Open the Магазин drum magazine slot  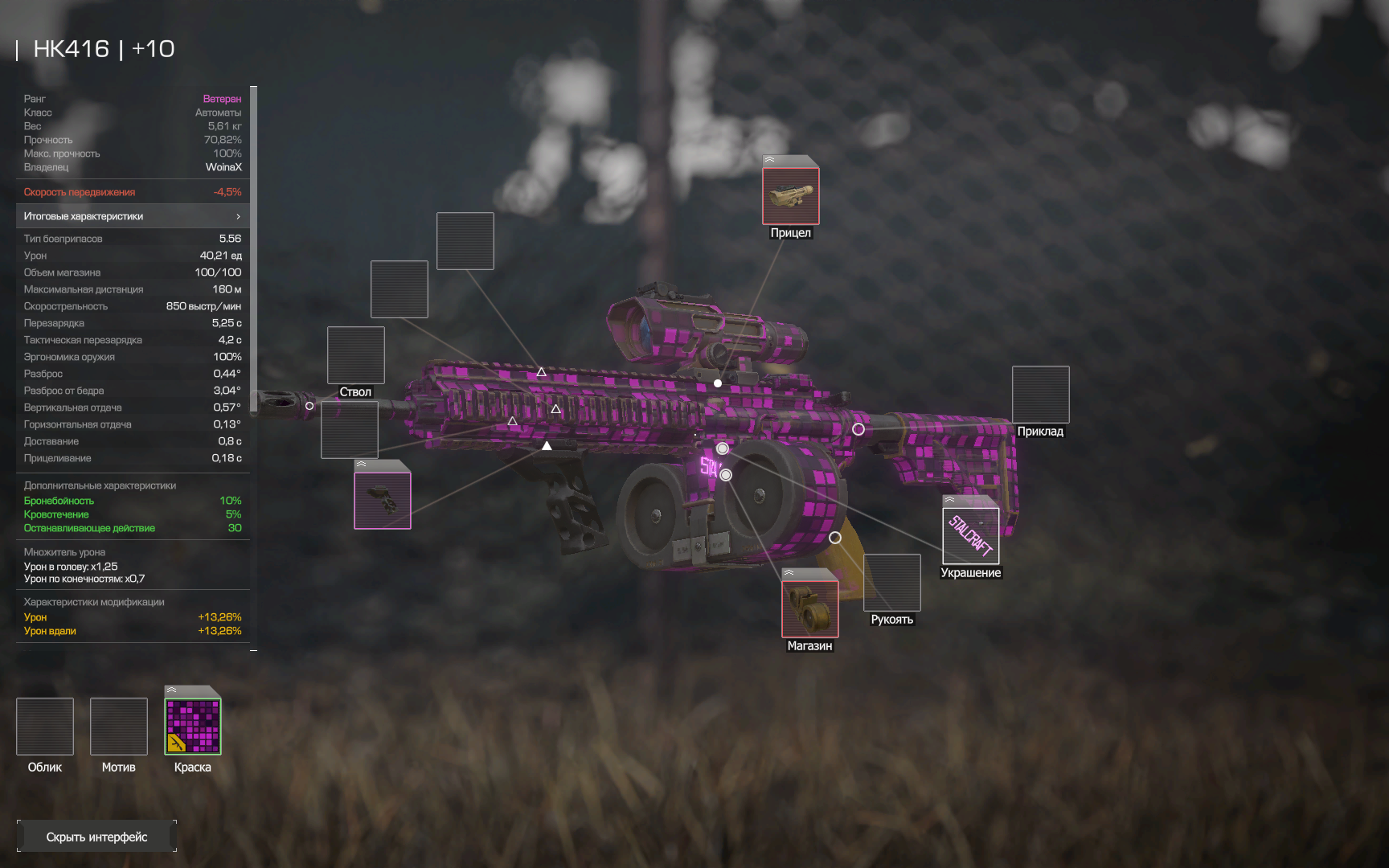pos(809,608)
